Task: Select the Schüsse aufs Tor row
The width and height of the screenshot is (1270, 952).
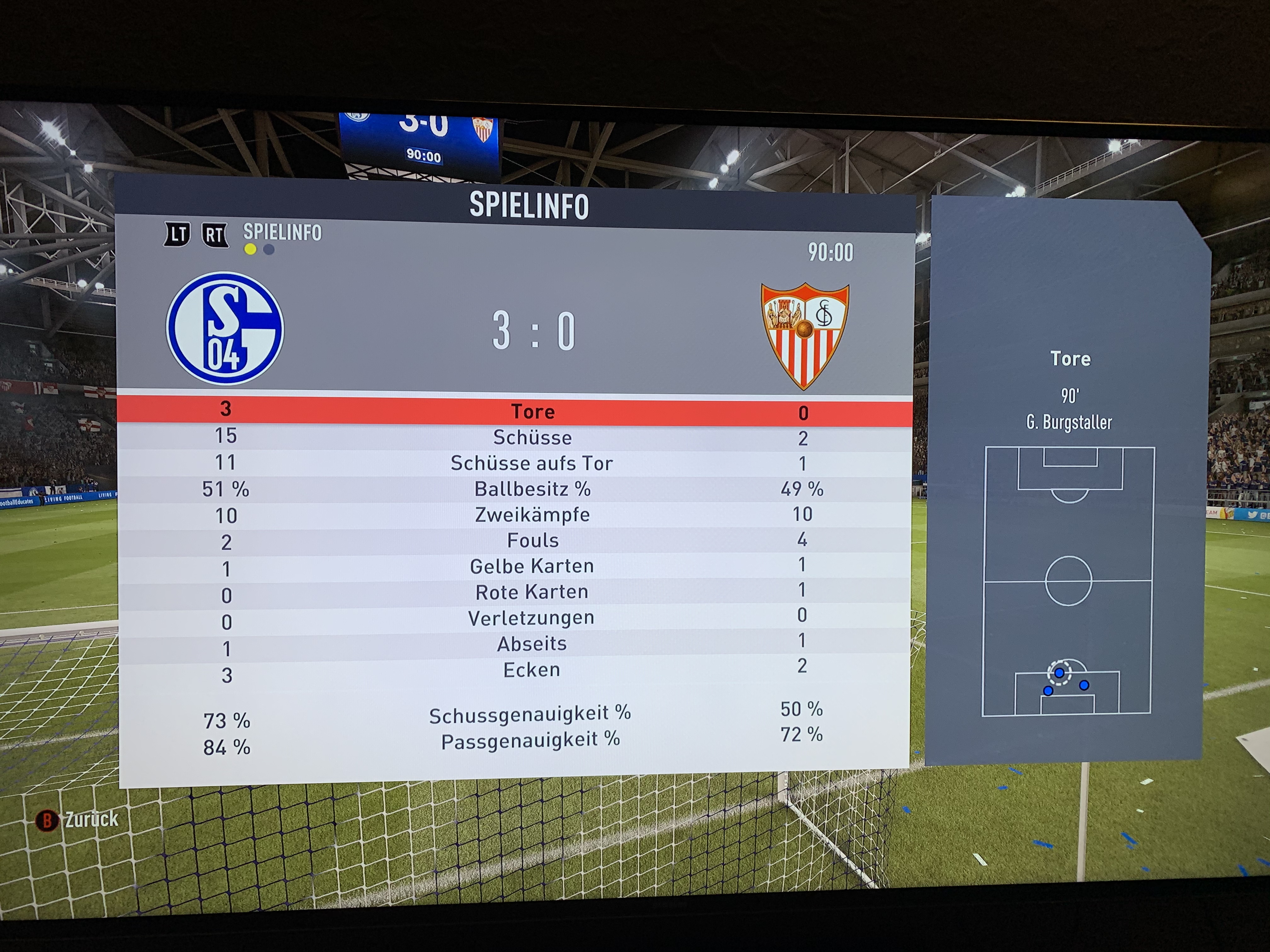Action: (532, 463)
